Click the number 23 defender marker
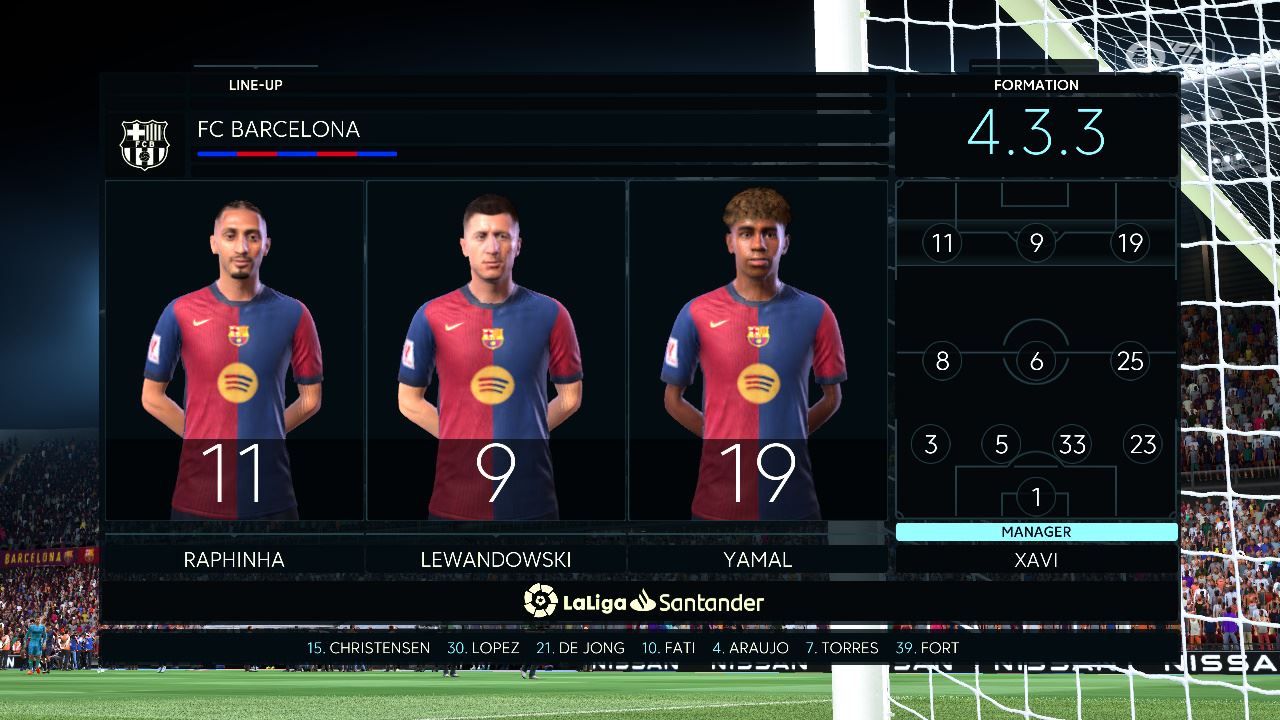 pos(1143,444)
